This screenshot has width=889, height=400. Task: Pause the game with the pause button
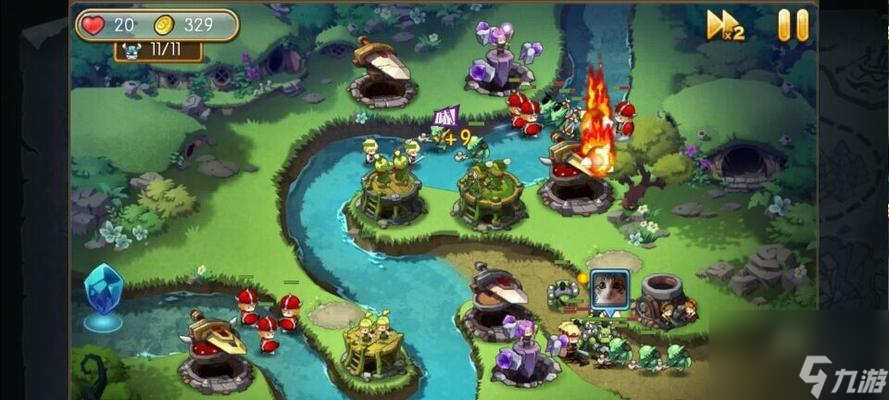[x=793, y=25]
